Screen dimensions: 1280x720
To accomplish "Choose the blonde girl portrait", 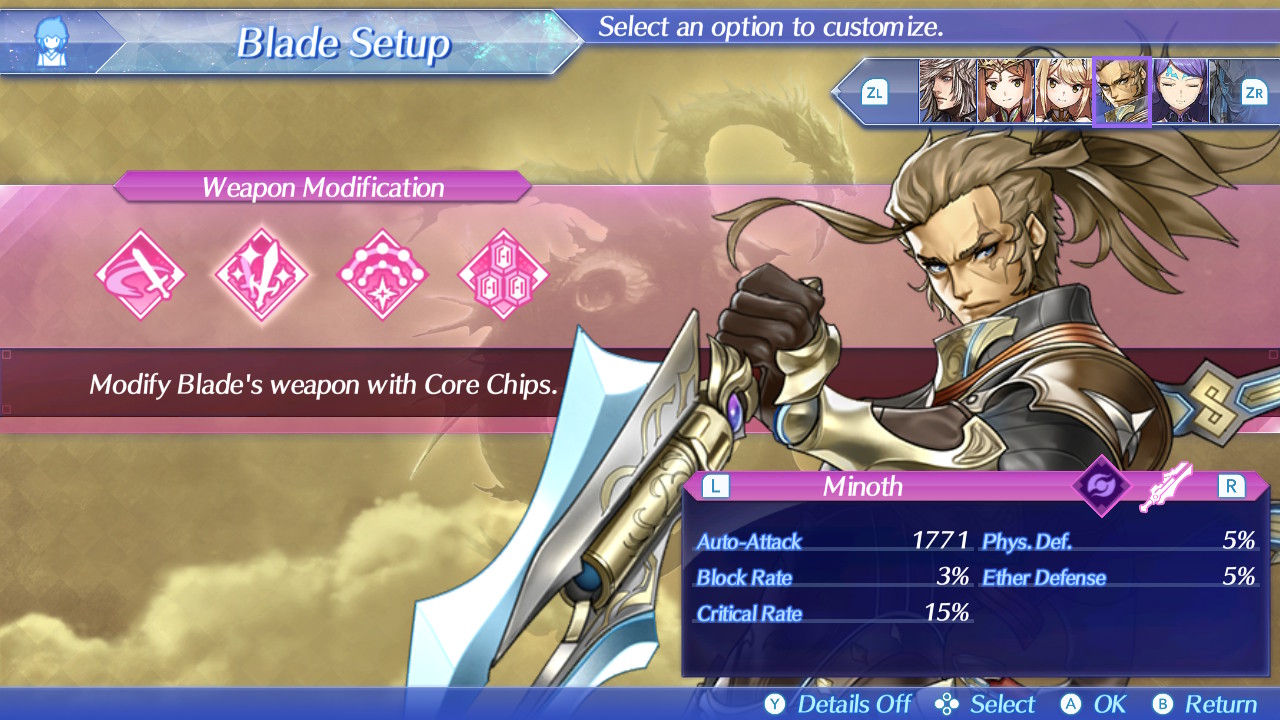I will [x=1063, y=92].
